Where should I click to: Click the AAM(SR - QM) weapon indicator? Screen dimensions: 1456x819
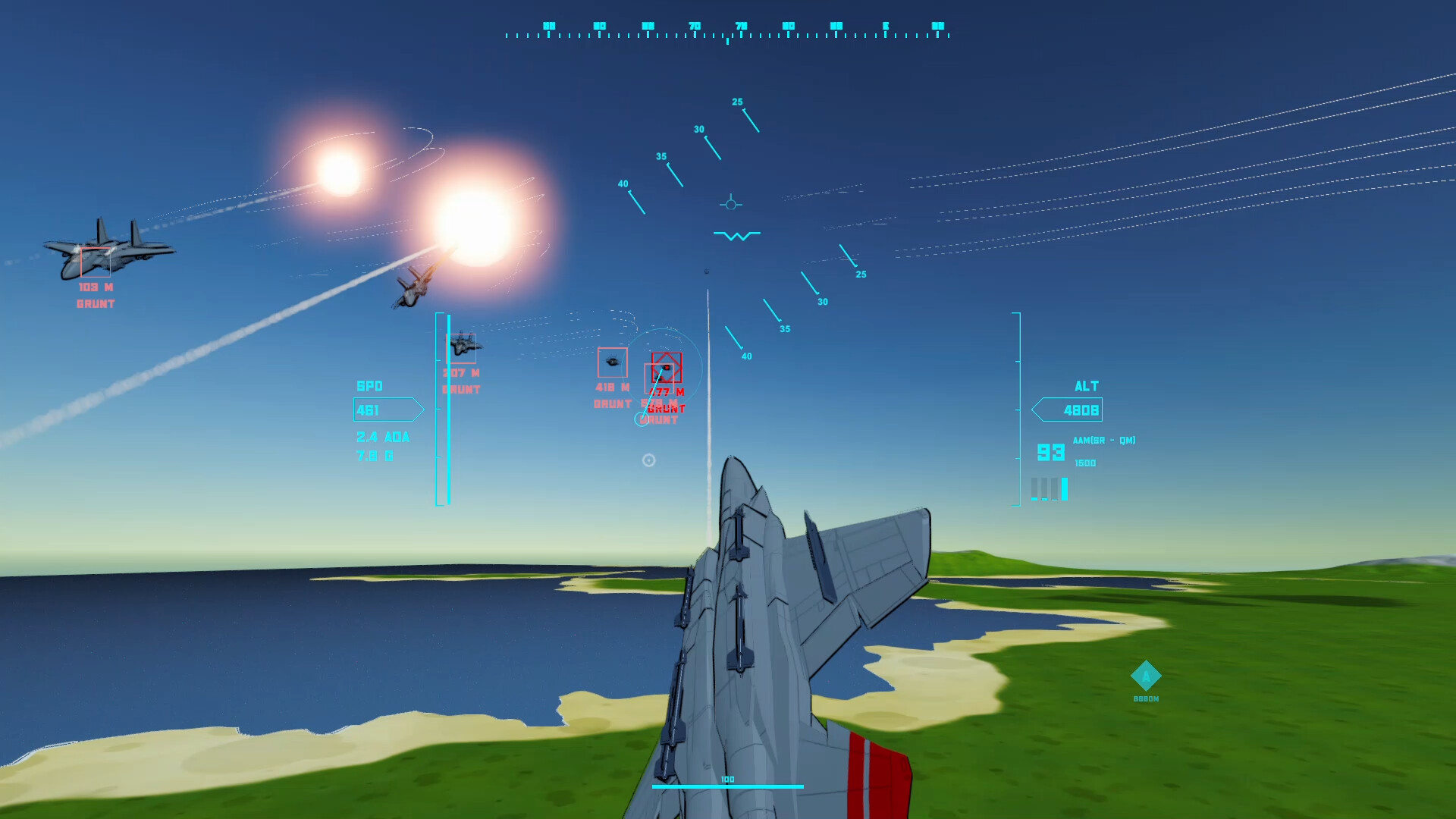point(1103,440)
